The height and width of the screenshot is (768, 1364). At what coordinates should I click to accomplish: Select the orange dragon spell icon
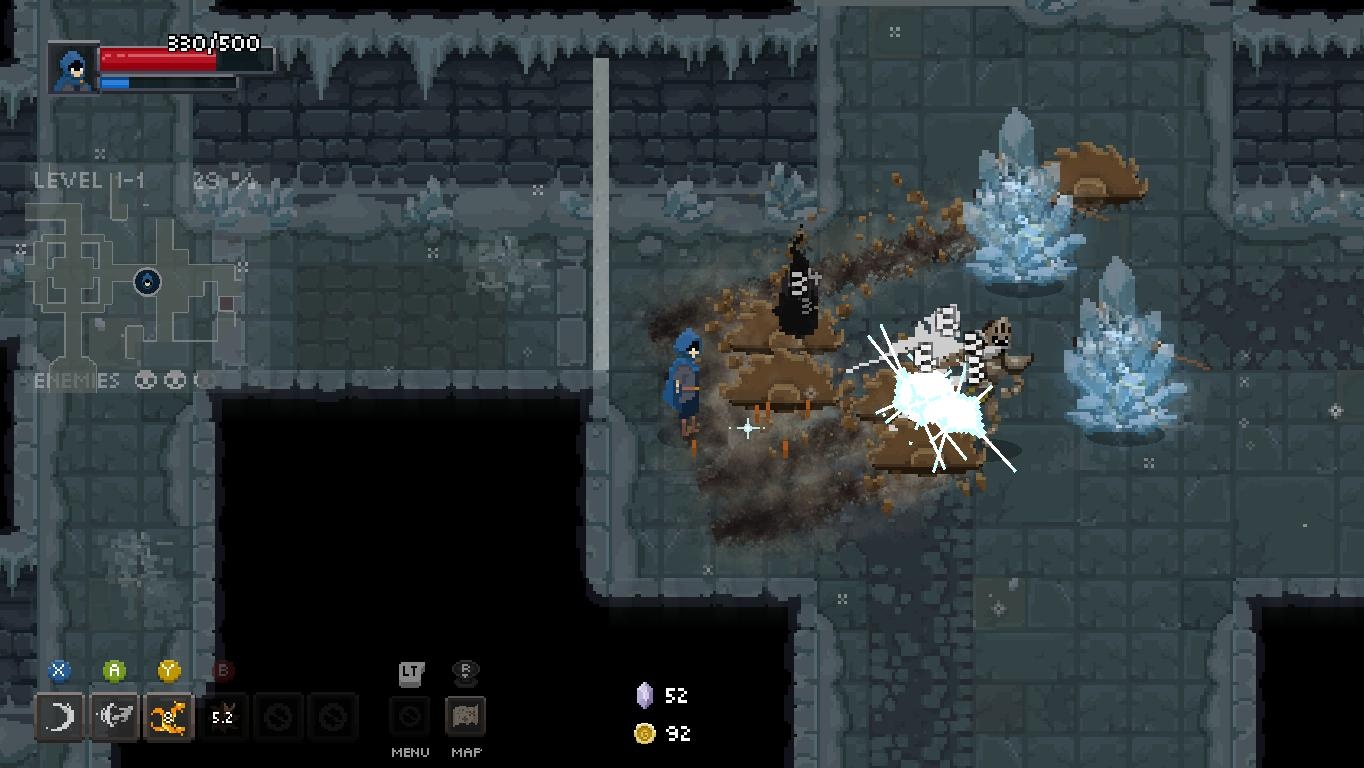click(169, 716)
